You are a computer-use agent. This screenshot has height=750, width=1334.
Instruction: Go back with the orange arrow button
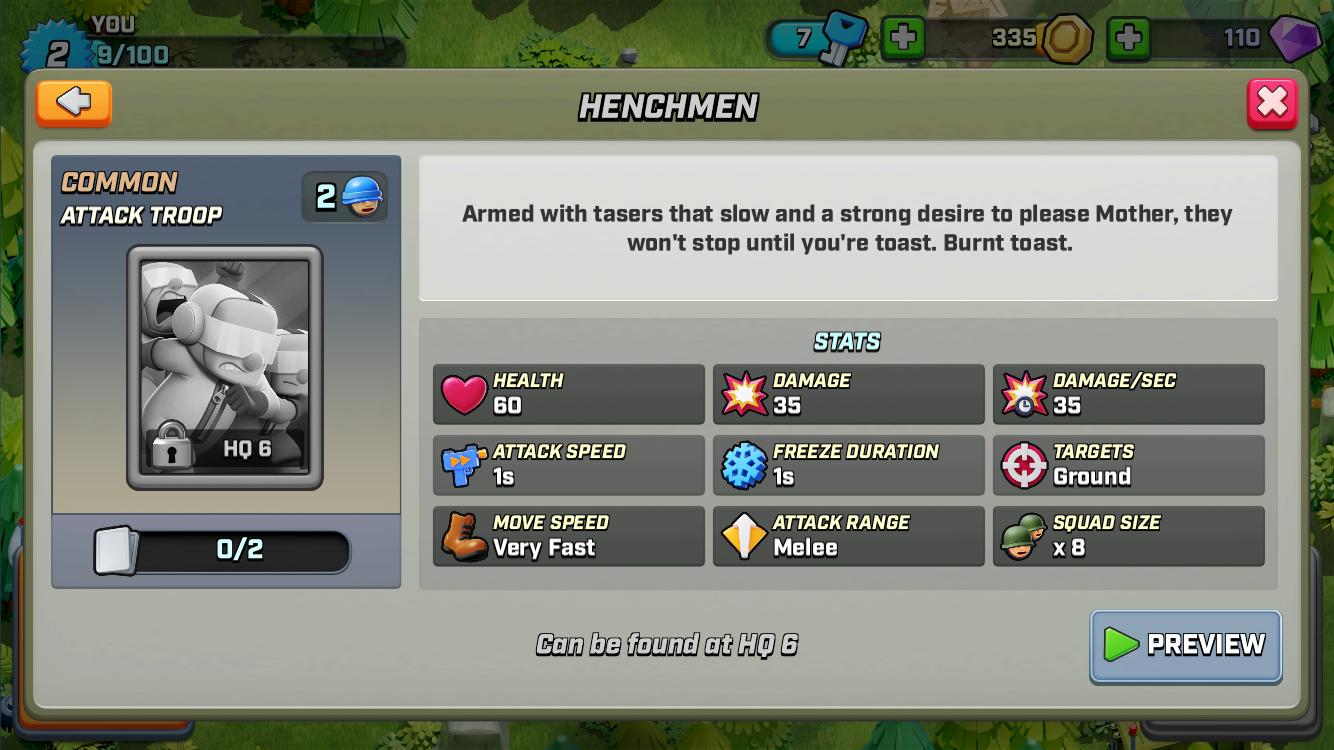coord(73,102)
